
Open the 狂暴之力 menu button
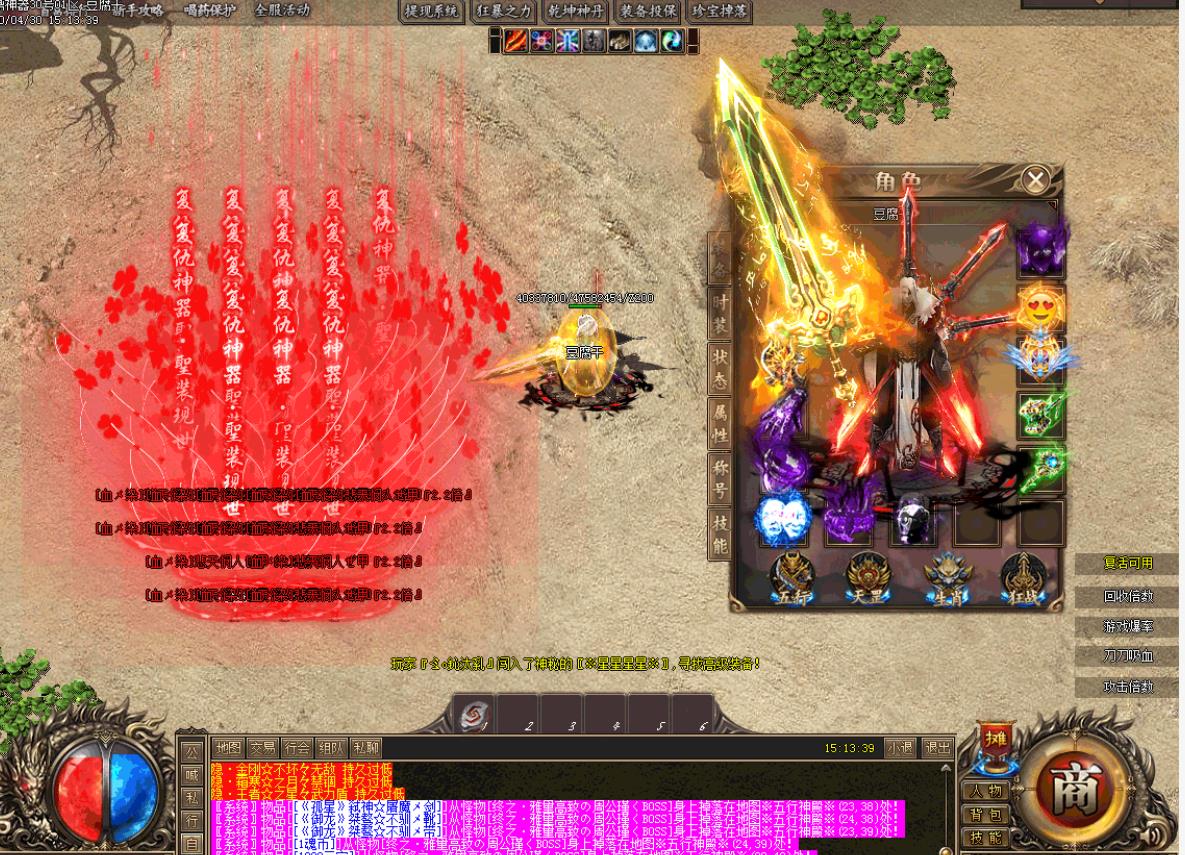point(504,11)
